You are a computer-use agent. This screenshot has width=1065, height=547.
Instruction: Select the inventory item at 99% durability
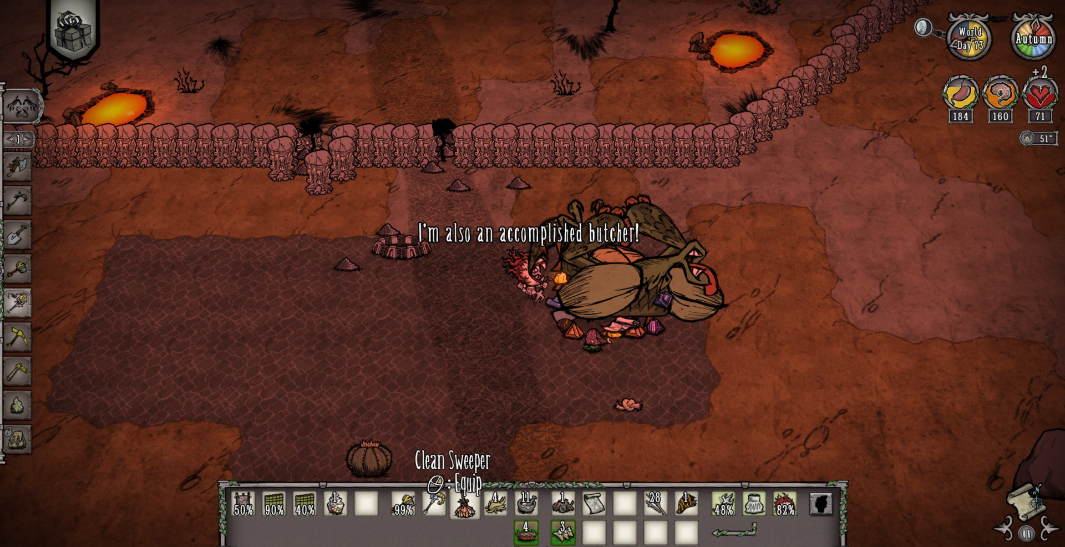click(x=403, y=503)
